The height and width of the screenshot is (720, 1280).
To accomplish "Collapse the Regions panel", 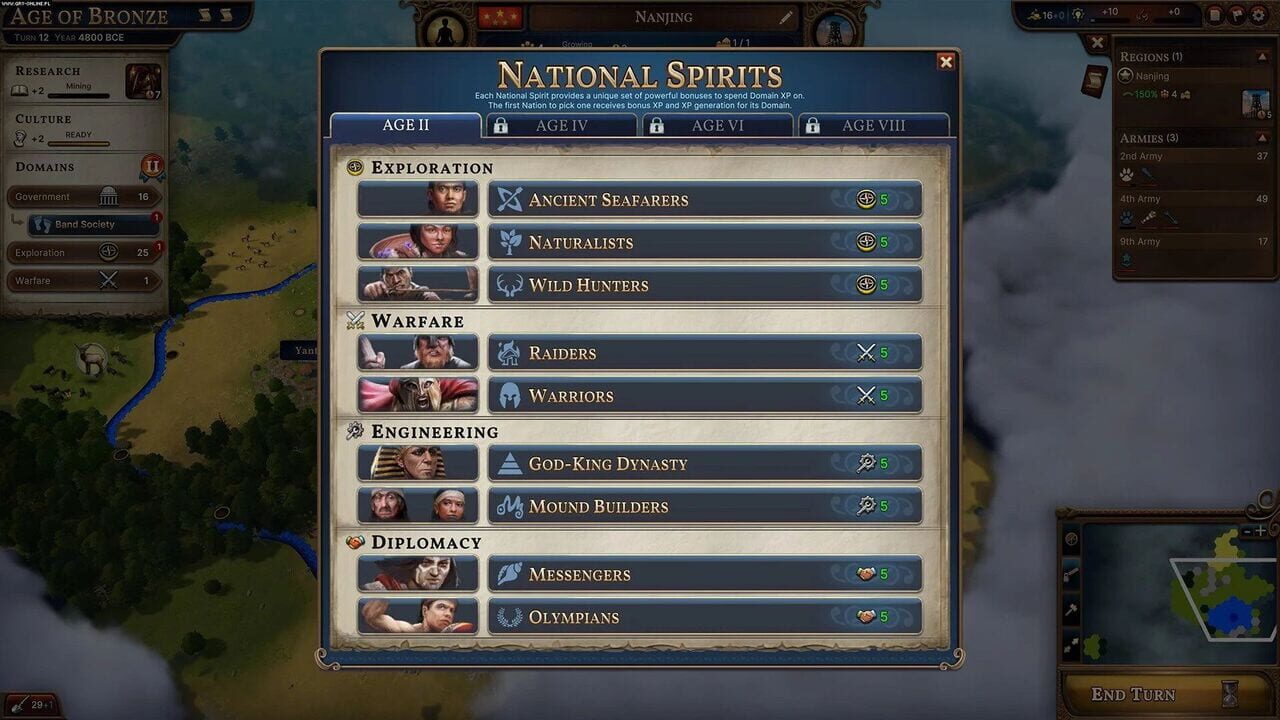I will pyautogui.click(x=1262, y=57).
